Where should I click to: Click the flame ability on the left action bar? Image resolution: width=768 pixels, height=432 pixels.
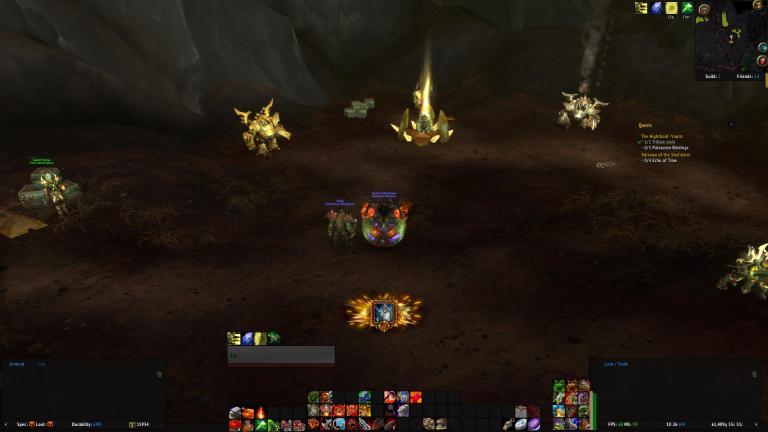point(260,412)
